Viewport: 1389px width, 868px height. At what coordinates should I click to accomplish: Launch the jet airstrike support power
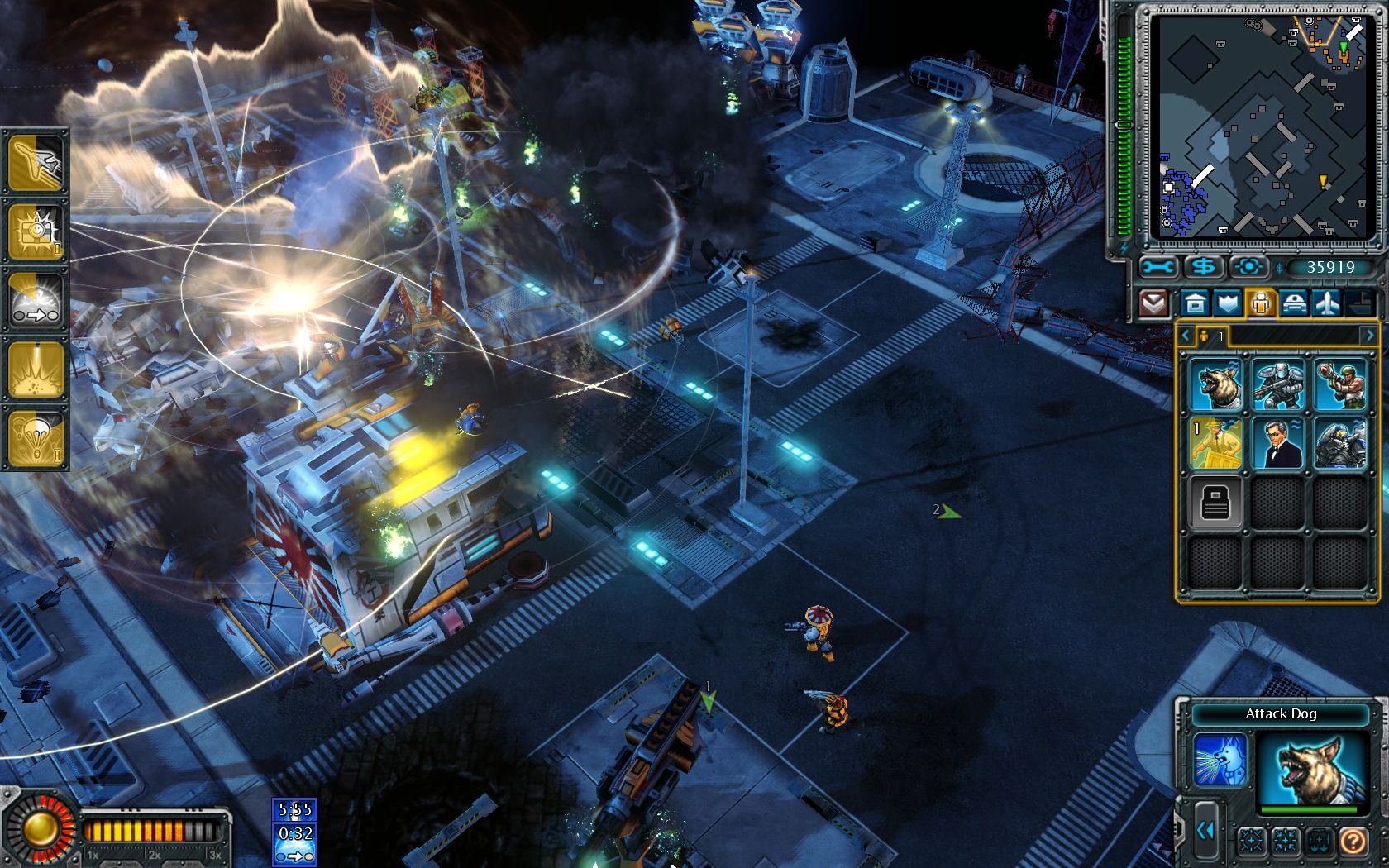[x=36, y=161]
